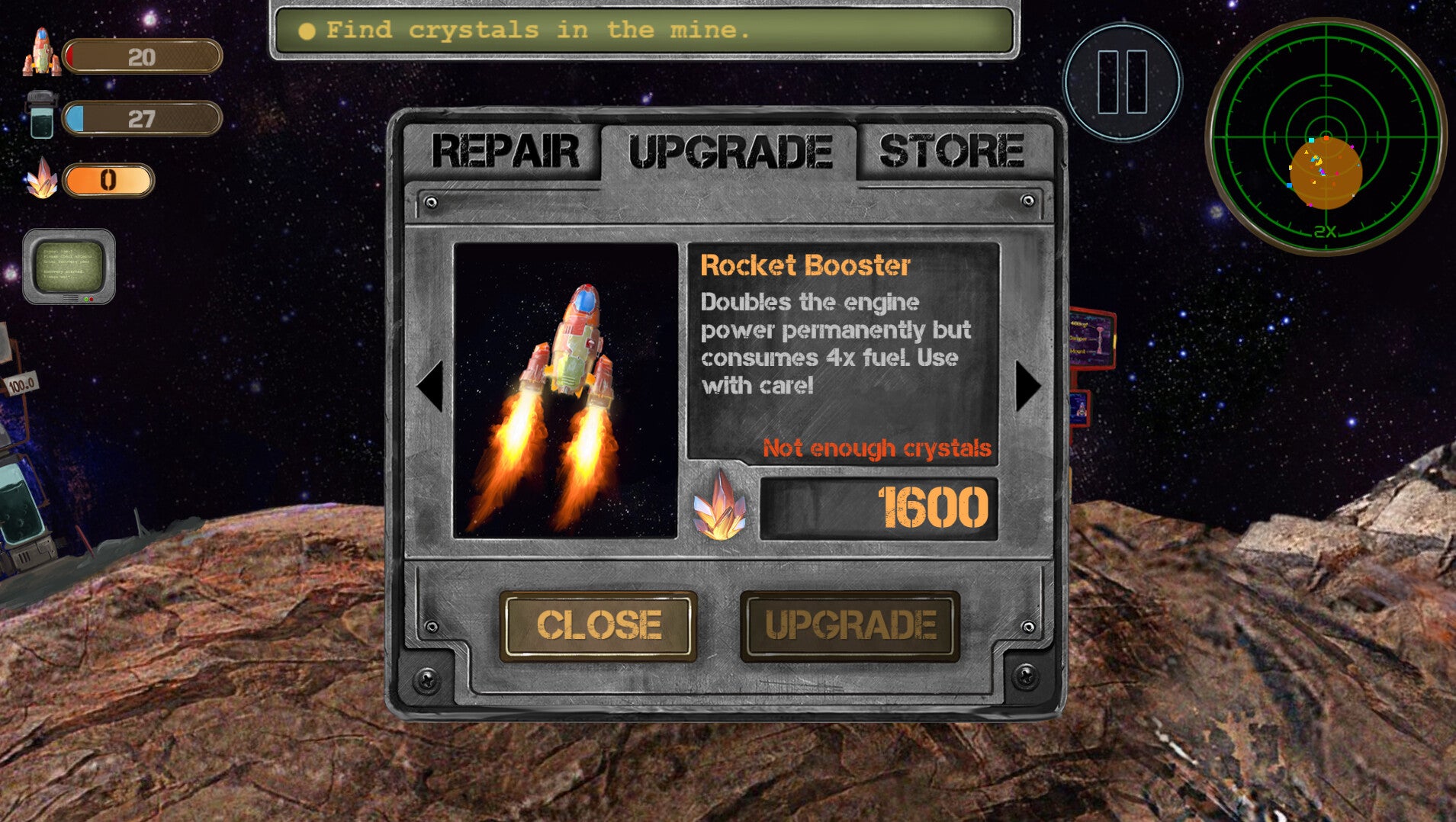Pause the game
Screen dimensions: 1456x822
coord(1122,82)
